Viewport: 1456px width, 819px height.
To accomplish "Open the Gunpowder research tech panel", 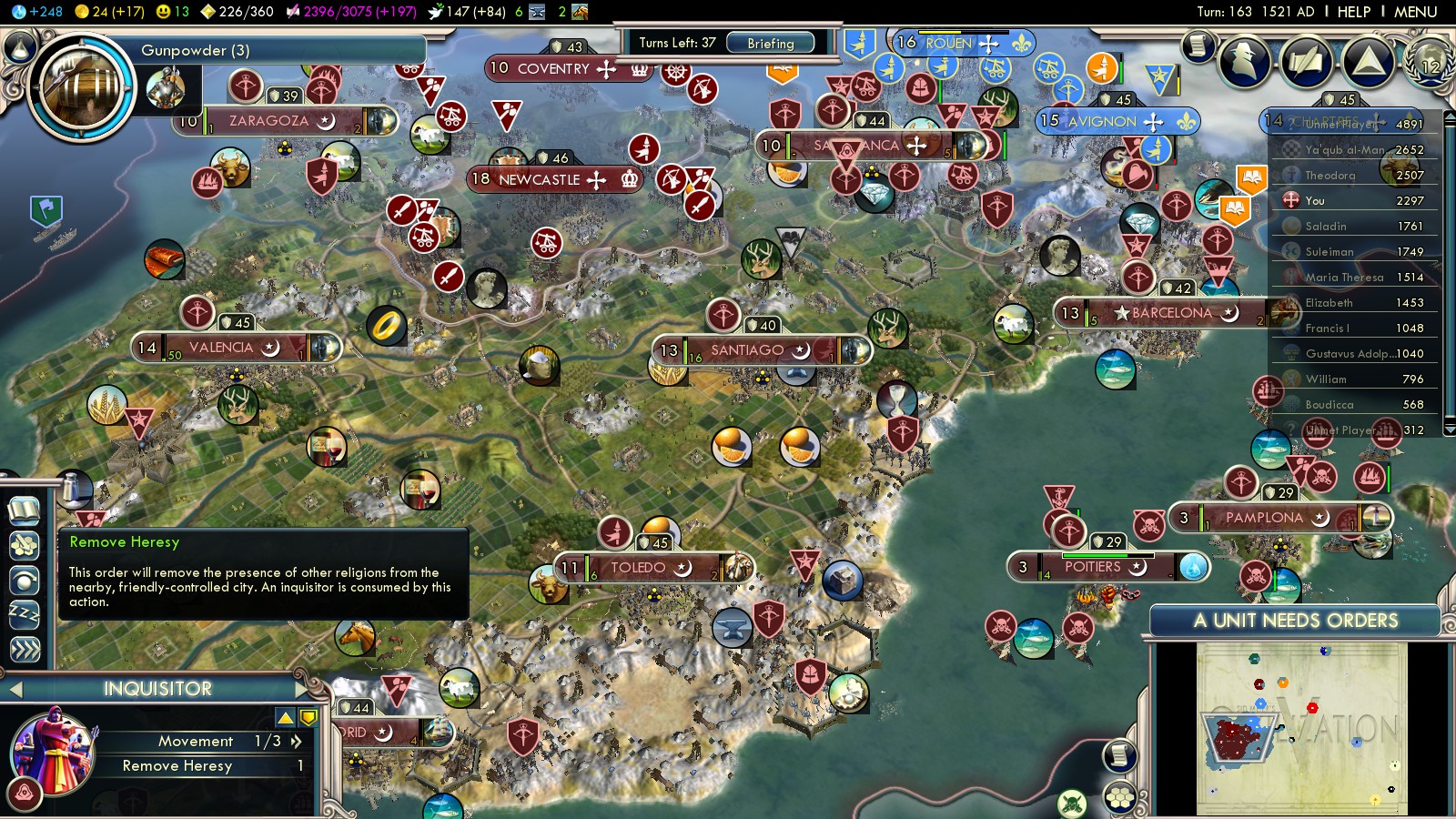I will click(82, 88).
